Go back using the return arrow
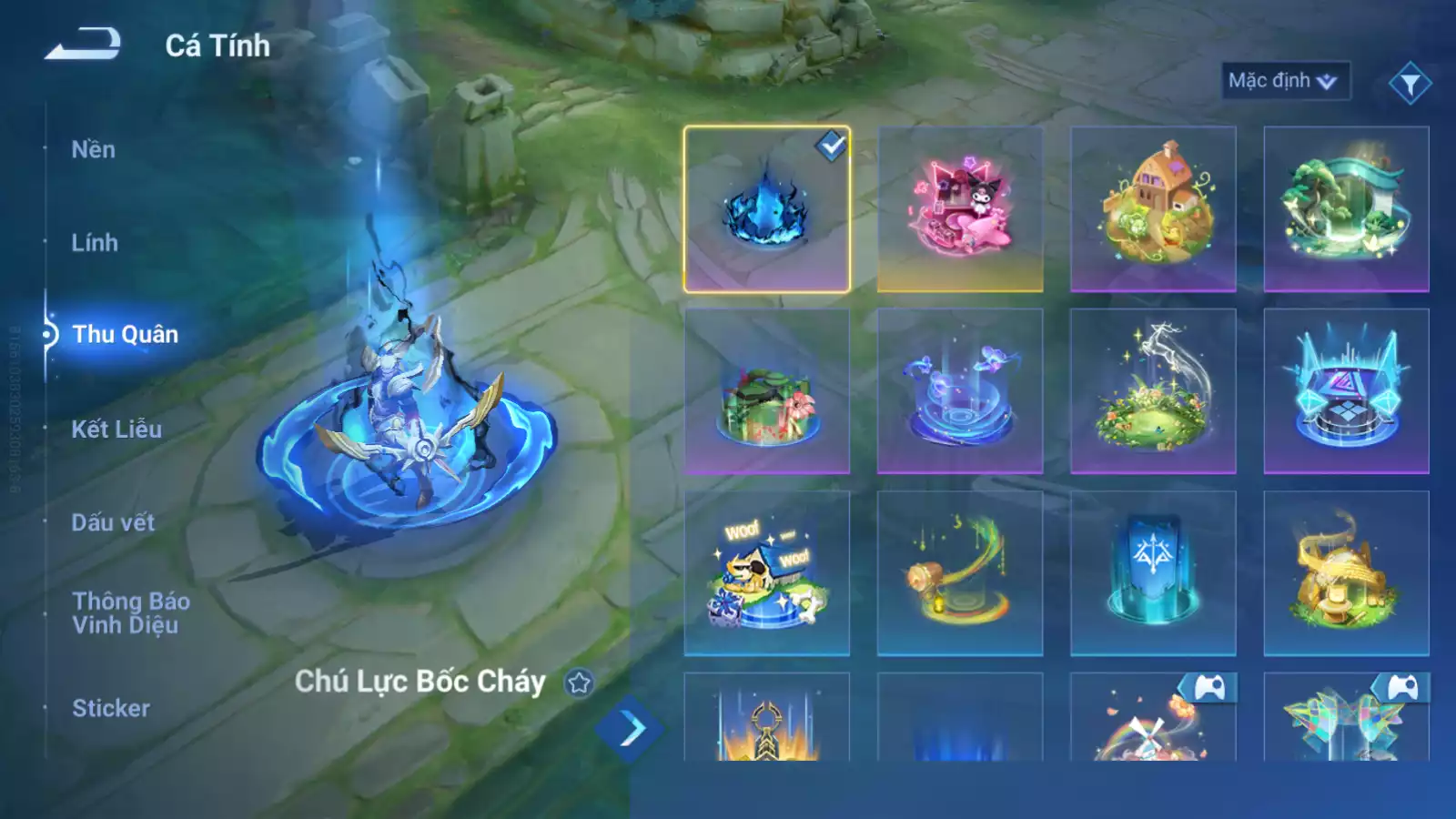Screen dimensions: 1456x819 [x=83, y=44]
